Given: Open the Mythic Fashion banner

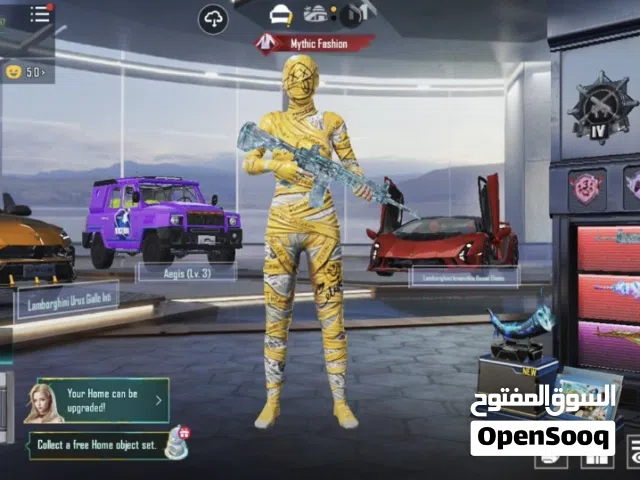Looking at the screenshot, I should point(314,43).
